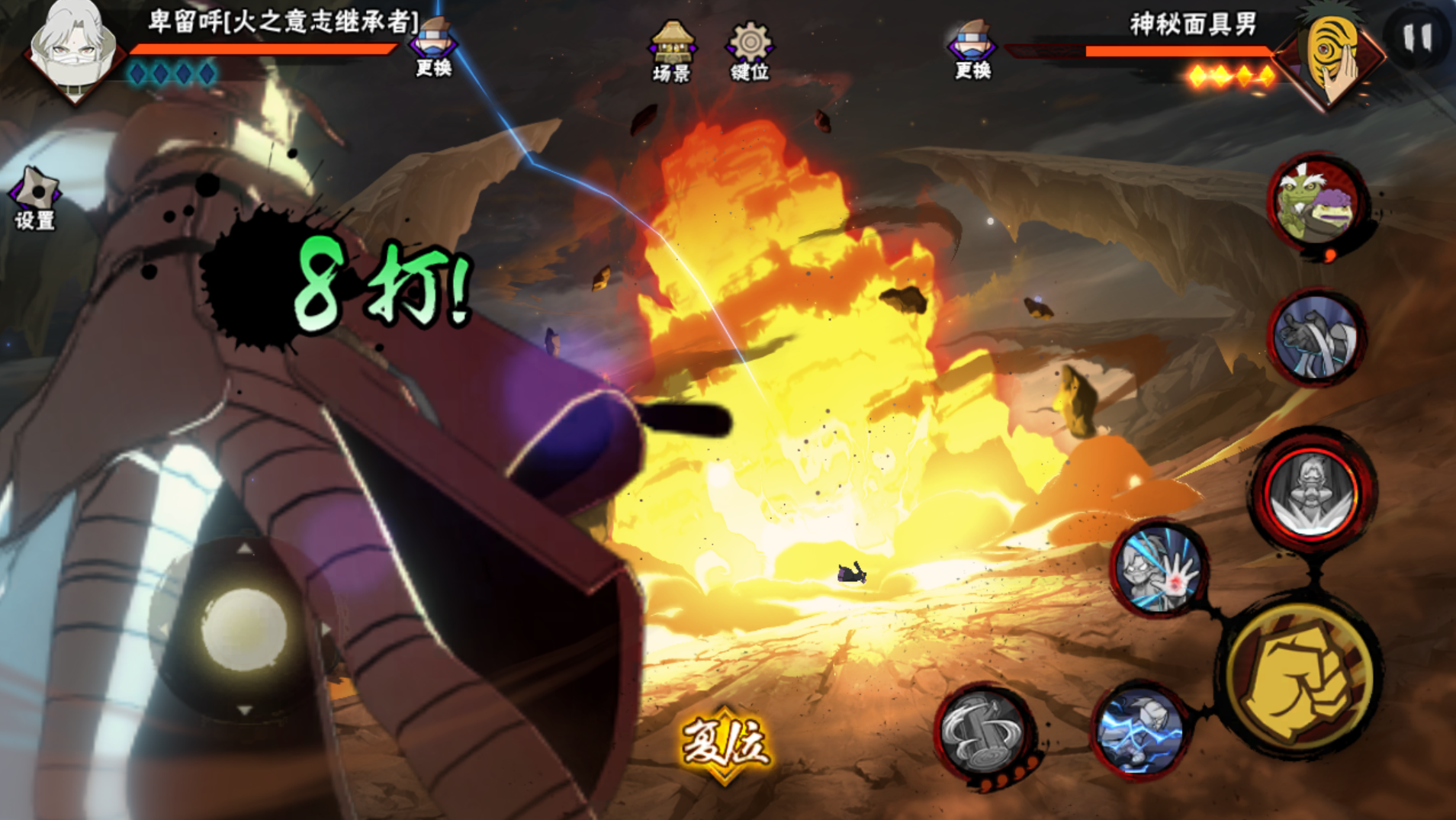
Task: Change the opponent via right 更换
Action: pos(972,50)
